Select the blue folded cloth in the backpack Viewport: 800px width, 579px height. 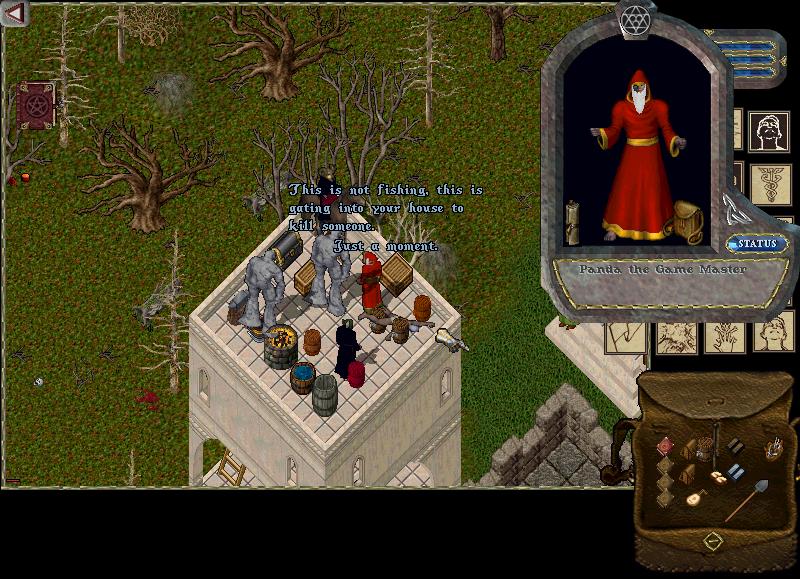736,472
